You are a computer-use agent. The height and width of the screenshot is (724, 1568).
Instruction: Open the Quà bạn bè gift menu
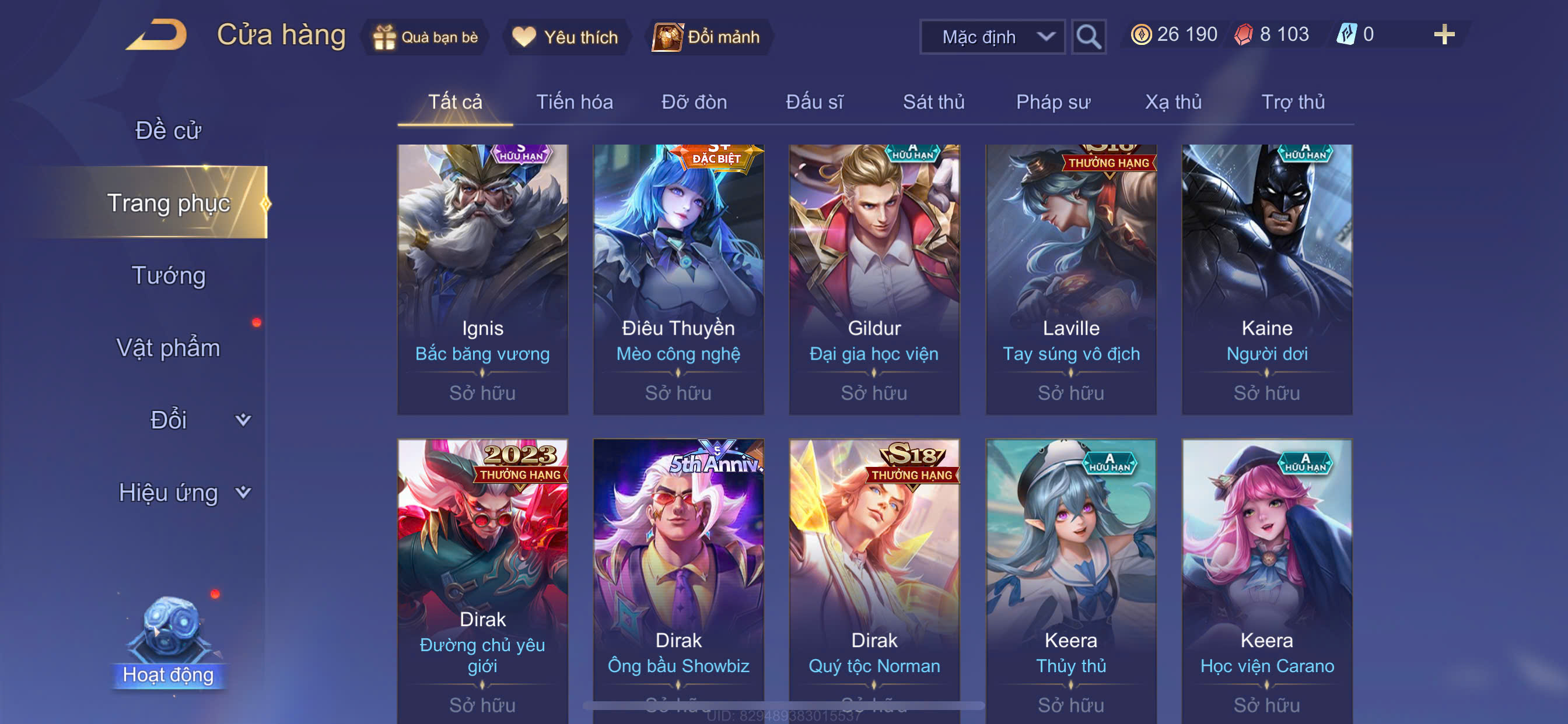(426, 37)
